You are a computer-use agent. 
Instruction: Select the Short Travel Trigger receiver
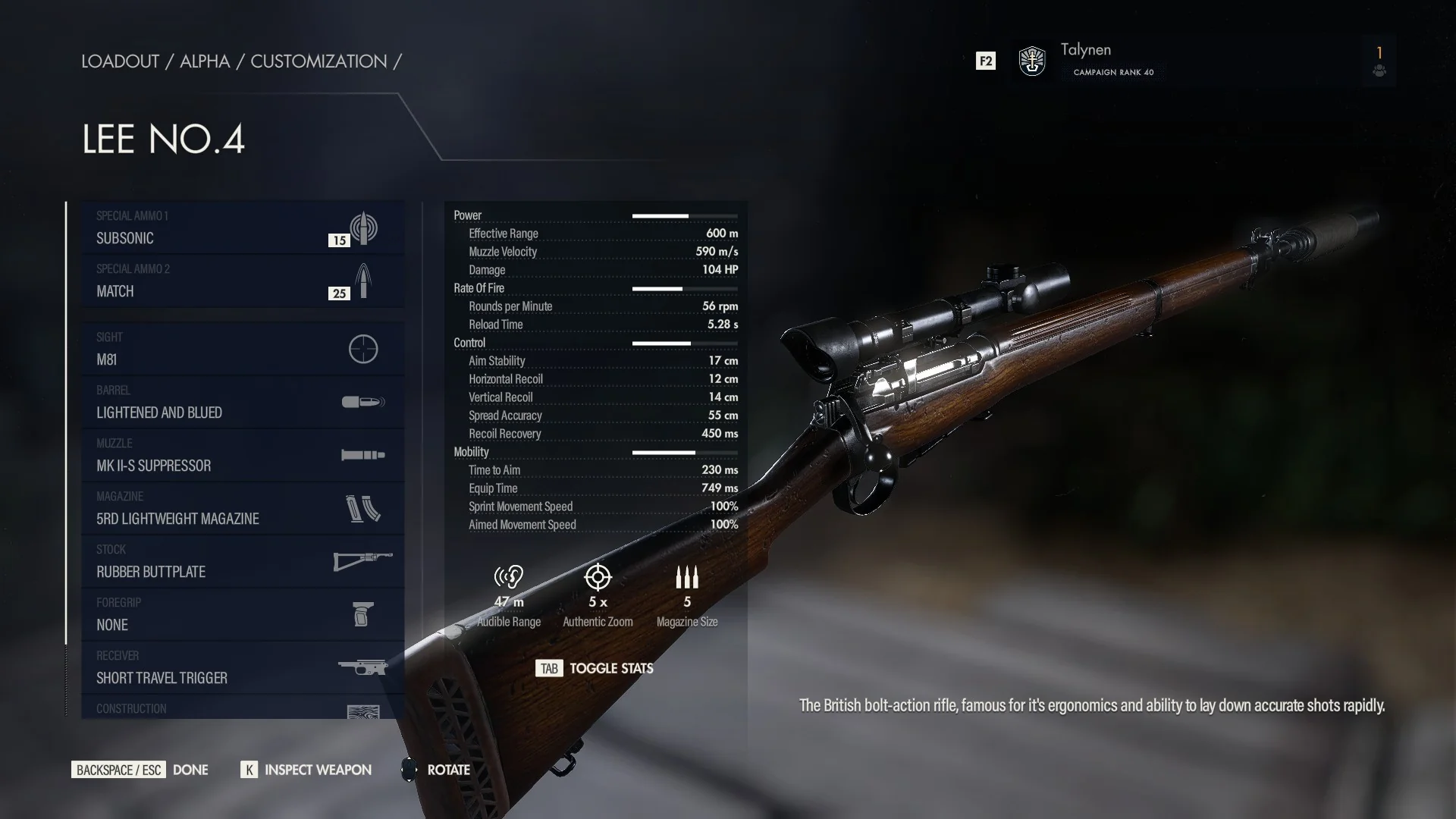click(242, 668)
